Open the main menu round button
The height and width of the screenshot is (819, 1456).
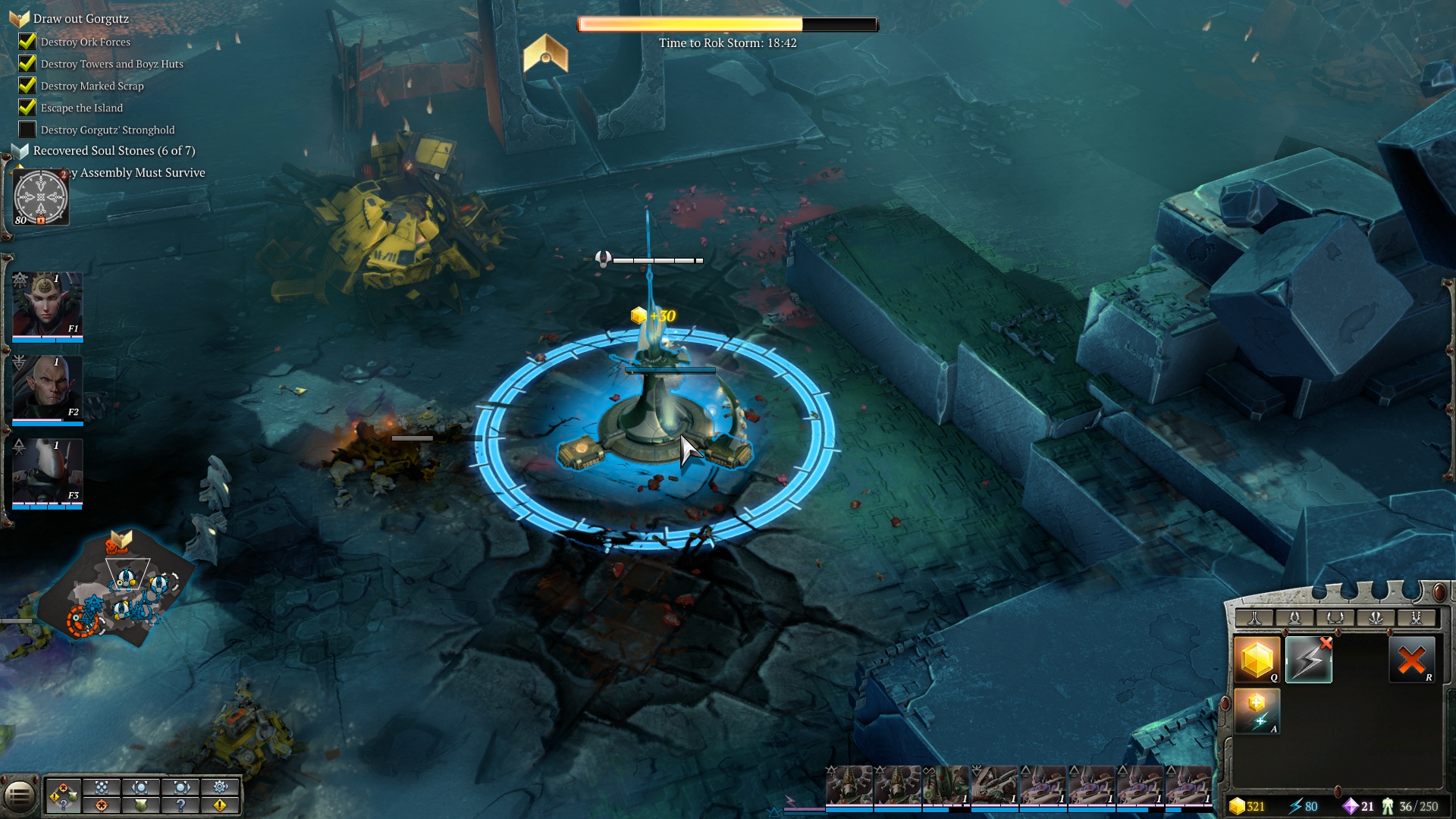20,795
